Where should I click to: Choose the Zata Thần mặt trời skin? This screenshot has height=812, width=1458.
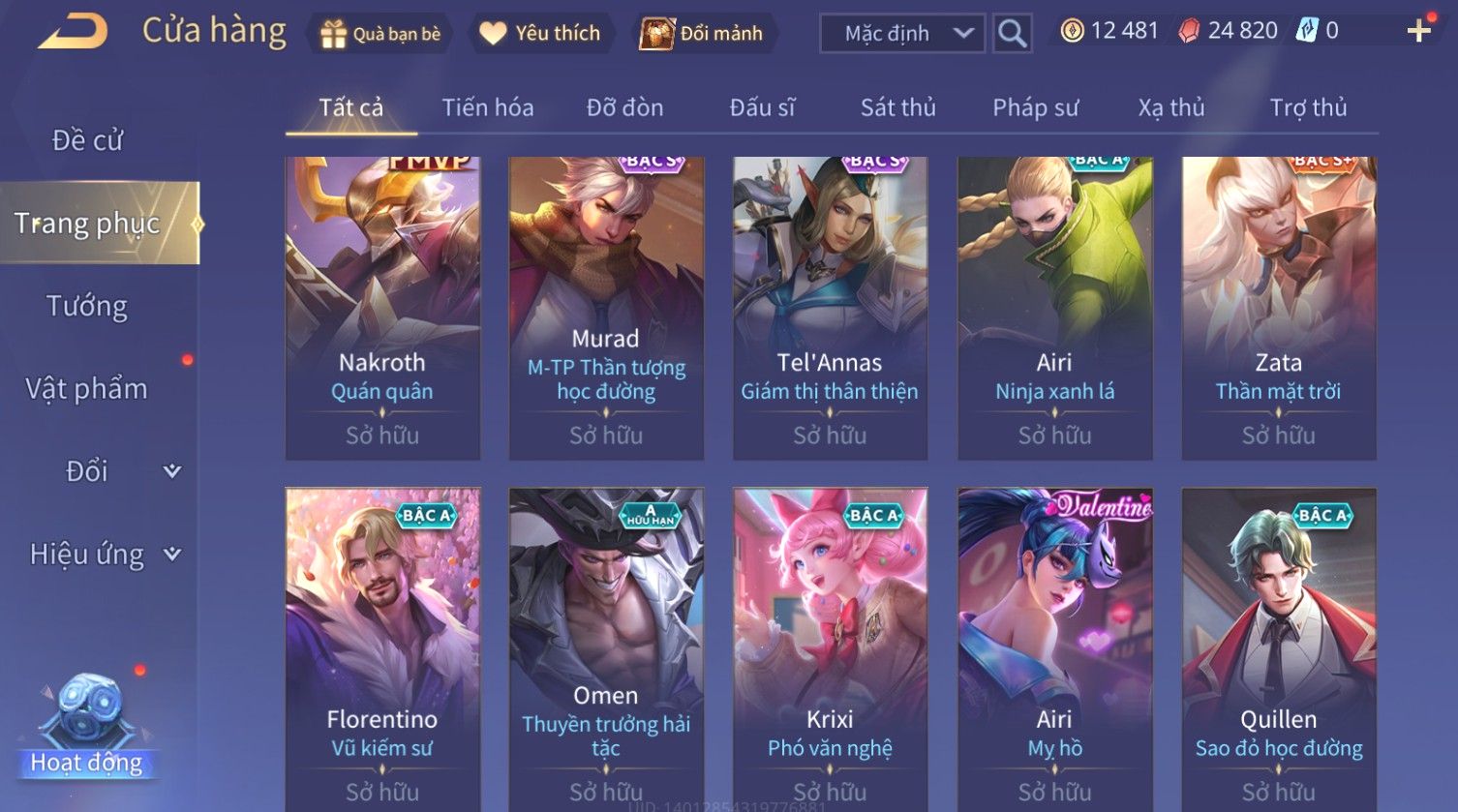click(x=1278, y=308)
